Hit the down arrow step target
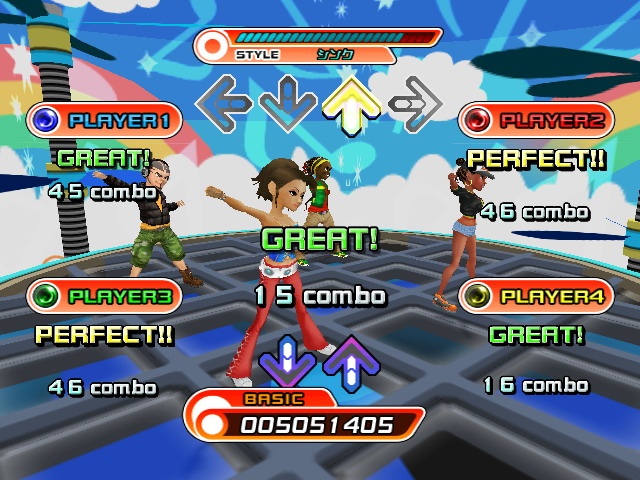Image resolution: width=640 pixels, height=480 pixels. tap(287, 101)
